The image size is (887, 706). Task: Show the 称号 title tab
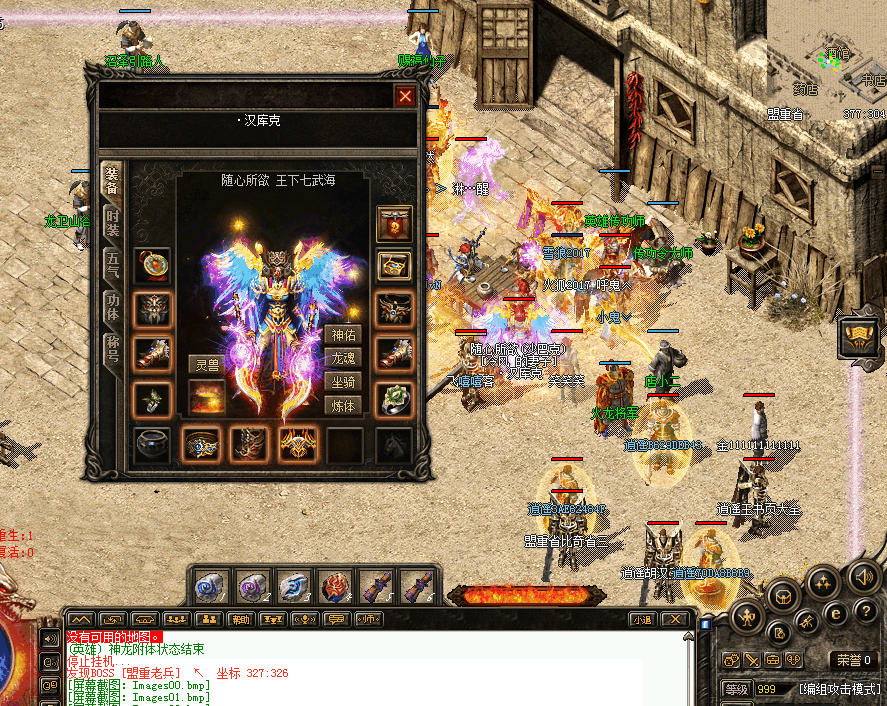coord(112,348)
